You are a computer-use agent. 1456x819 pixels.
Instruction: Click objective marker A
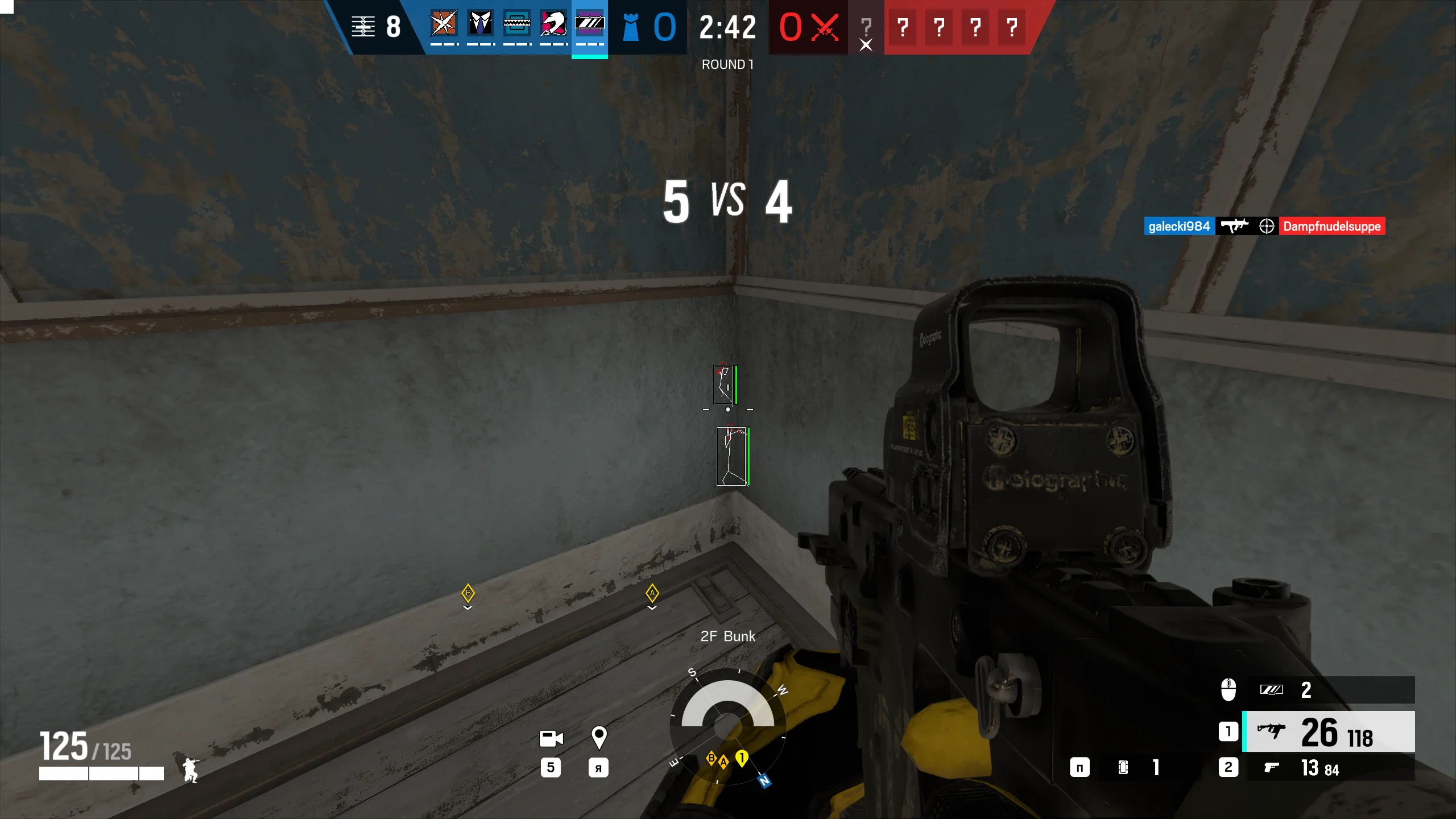pos(652,593)
